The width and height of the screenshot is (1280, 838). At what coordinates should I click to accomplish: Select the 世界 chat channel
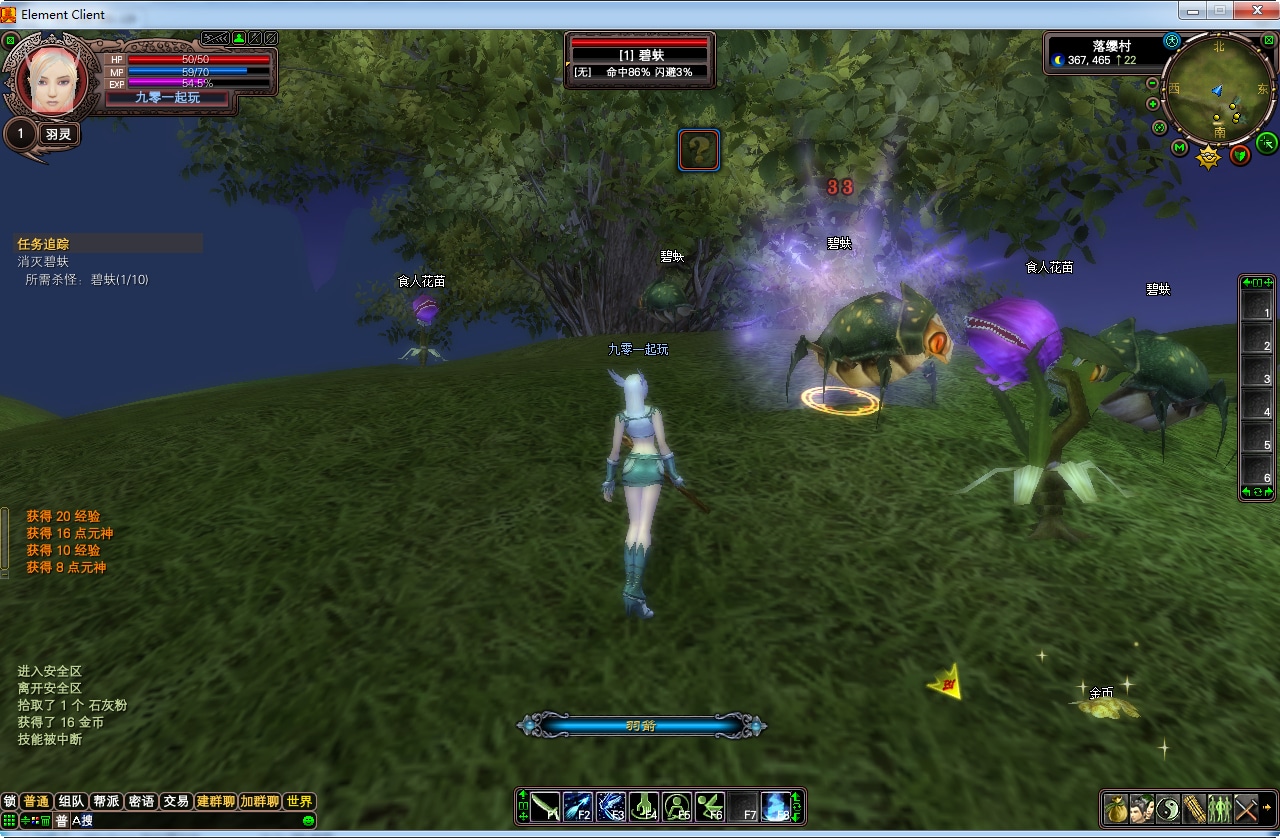pos(299,801)
